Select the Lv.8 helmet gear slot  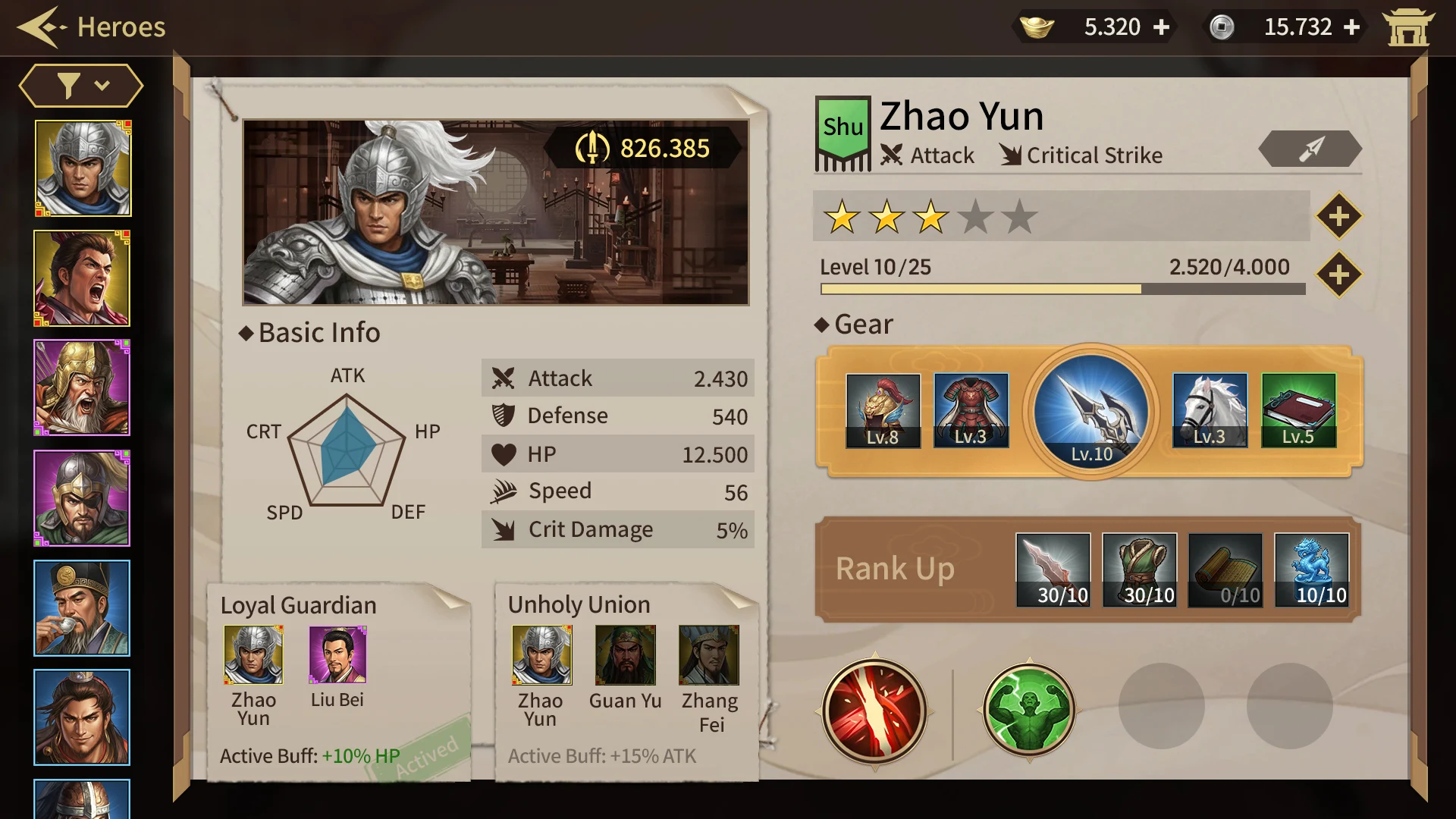tap(883, 409)
